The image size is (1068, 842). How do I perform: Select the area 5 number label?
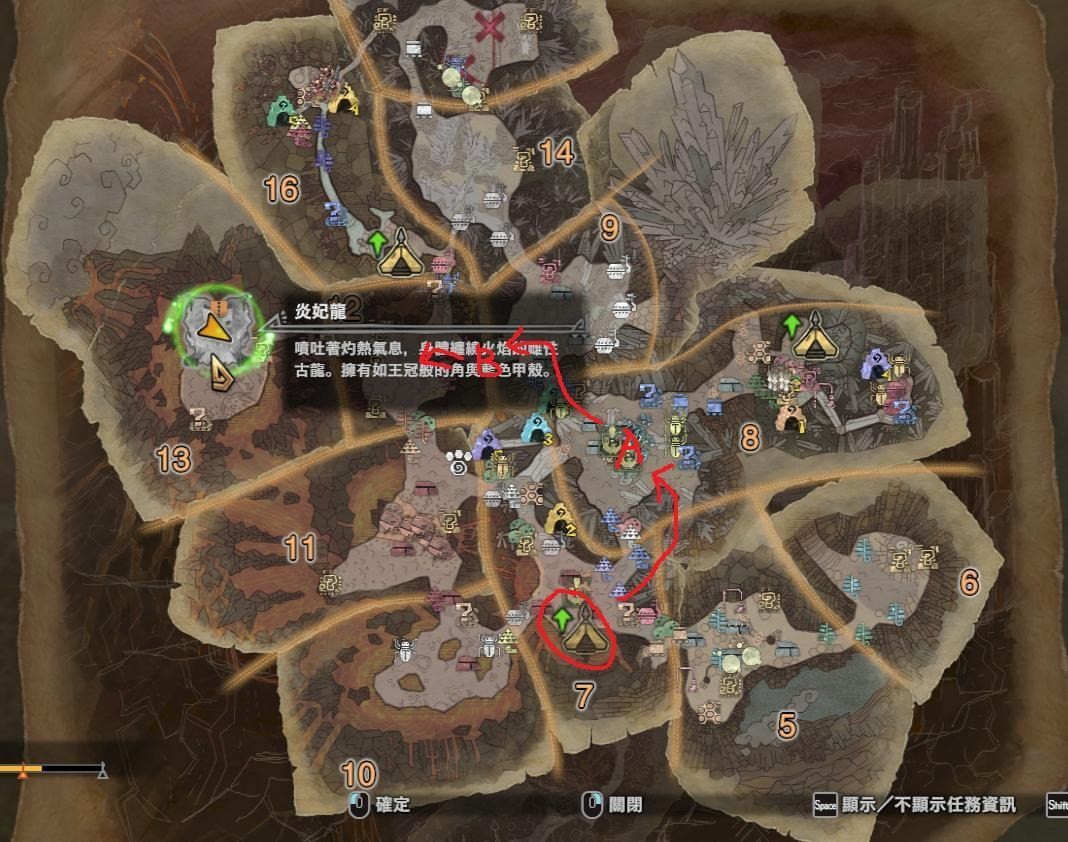(x=787, y=725)
